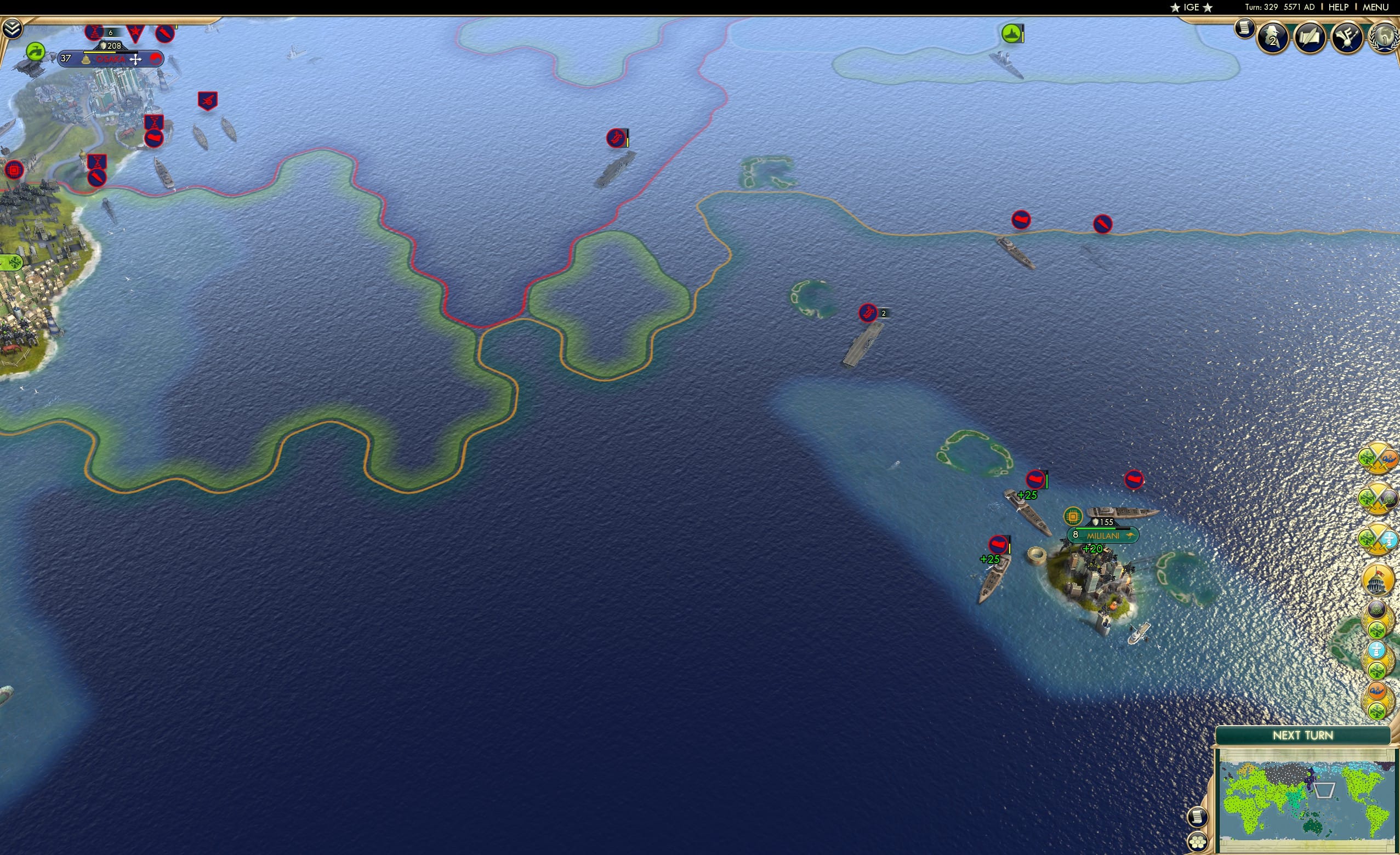This screenshot has height=855, width=1400.
Task: Select the green unit swap action icon
Action: pos(36,53)
